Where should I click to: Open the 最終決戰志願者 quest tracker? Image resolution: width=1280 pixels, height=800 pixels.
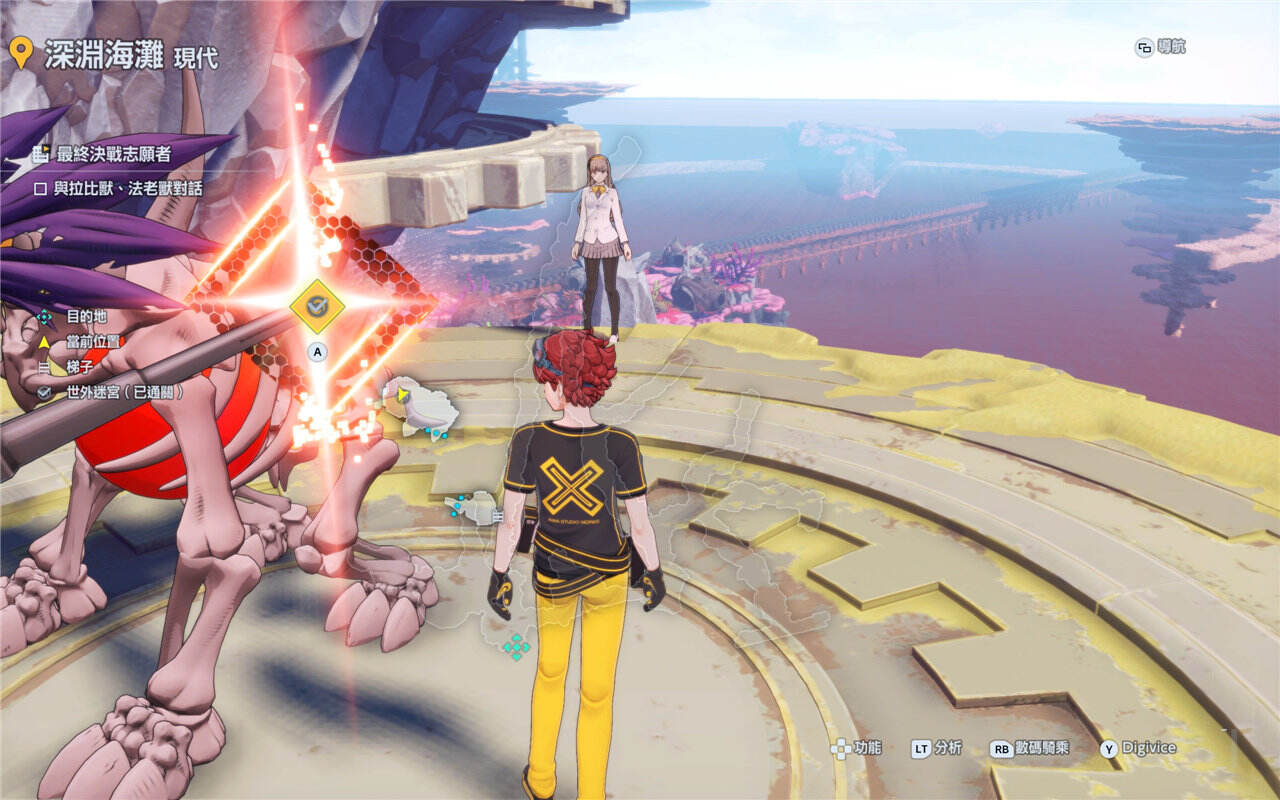click(x=113, y=154)
